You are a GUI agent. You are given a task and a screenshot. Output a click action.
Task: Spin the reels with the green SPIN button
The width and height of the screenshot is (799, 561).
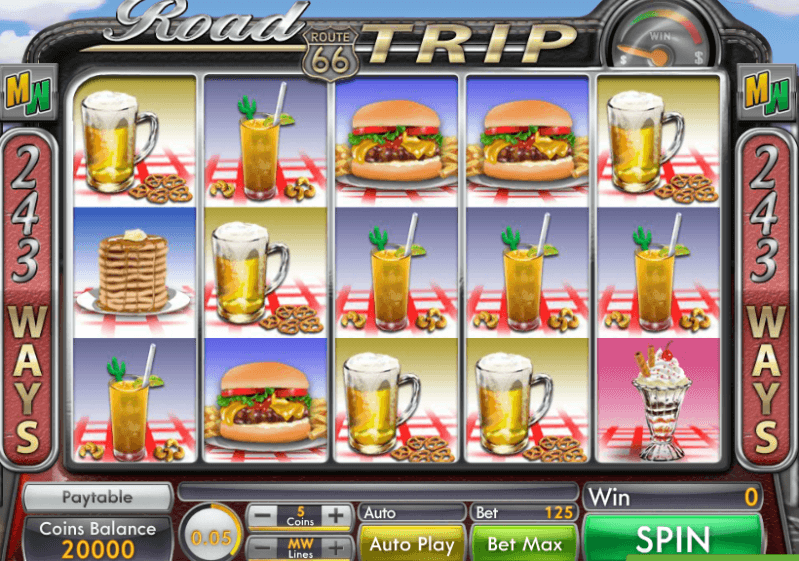tap(671, 540)
